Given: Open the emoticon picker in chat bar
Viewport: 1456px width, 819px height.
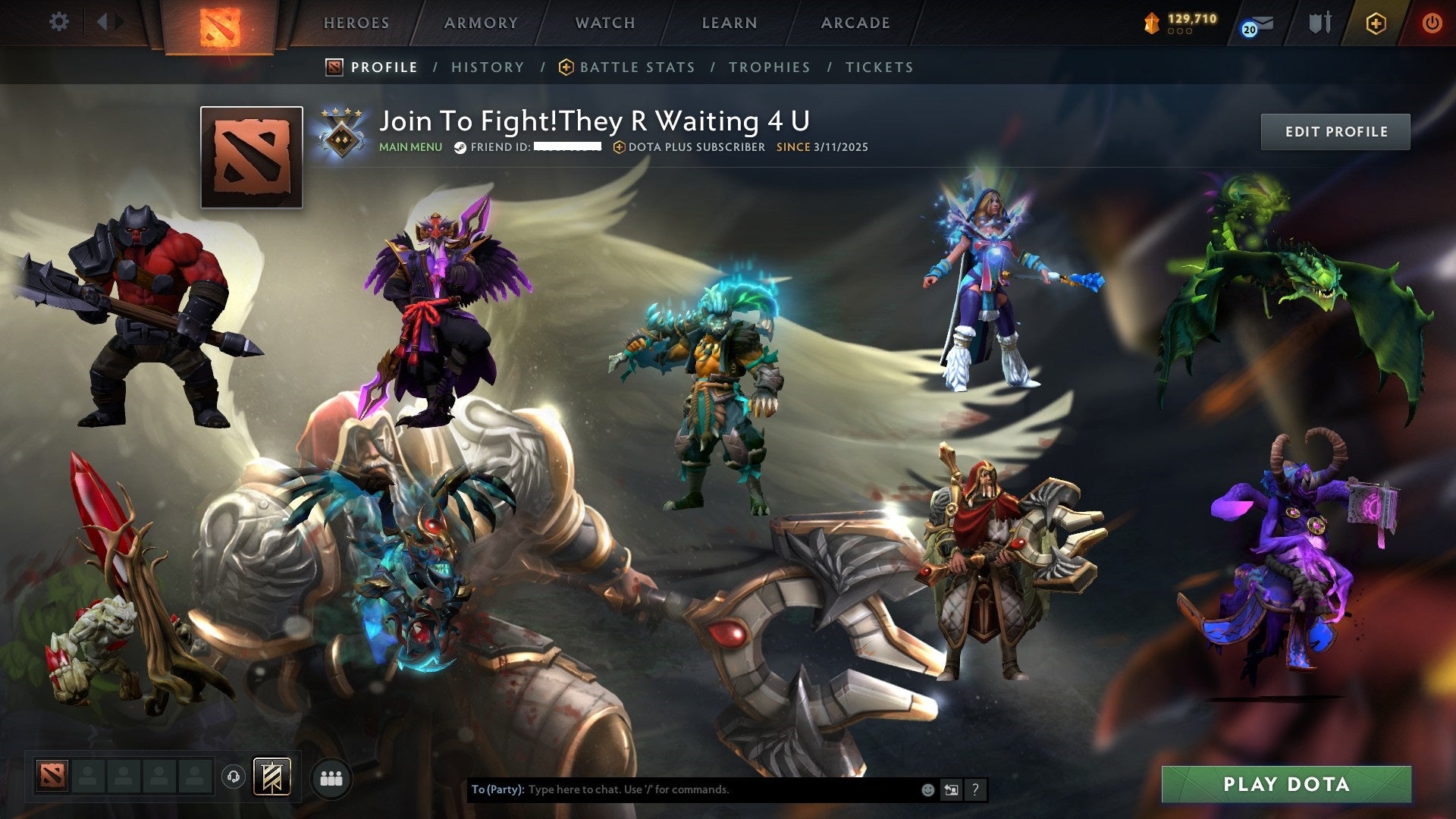Looking at the screenshot, I should tap(927, 789).
